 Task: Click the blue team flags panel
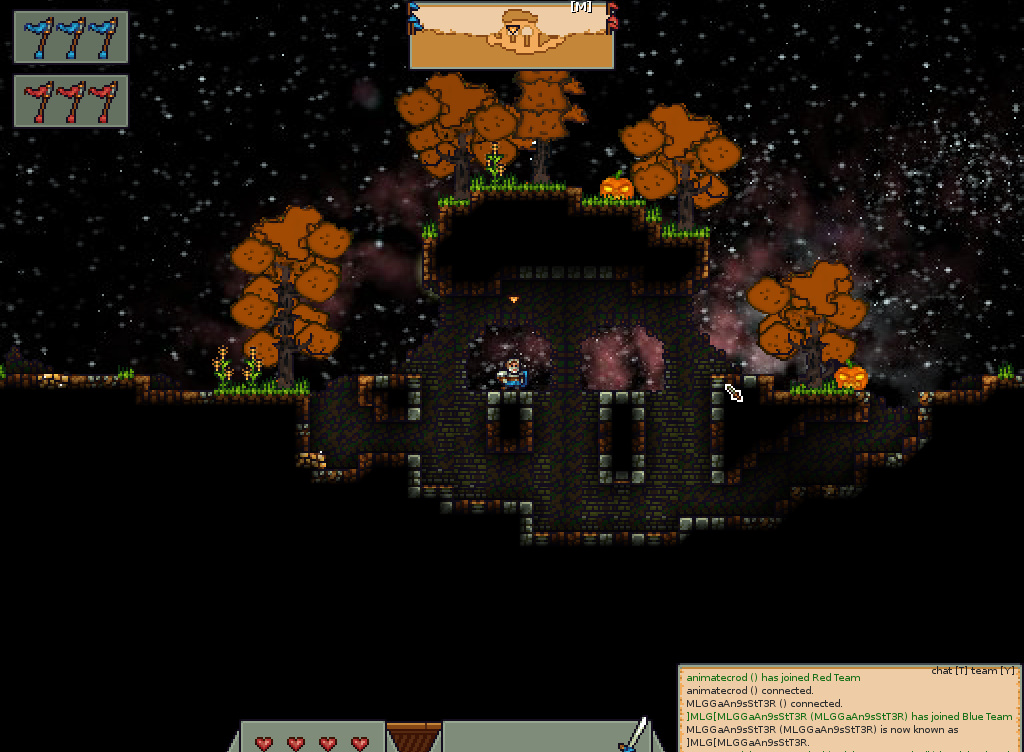(x=71, y=38)
